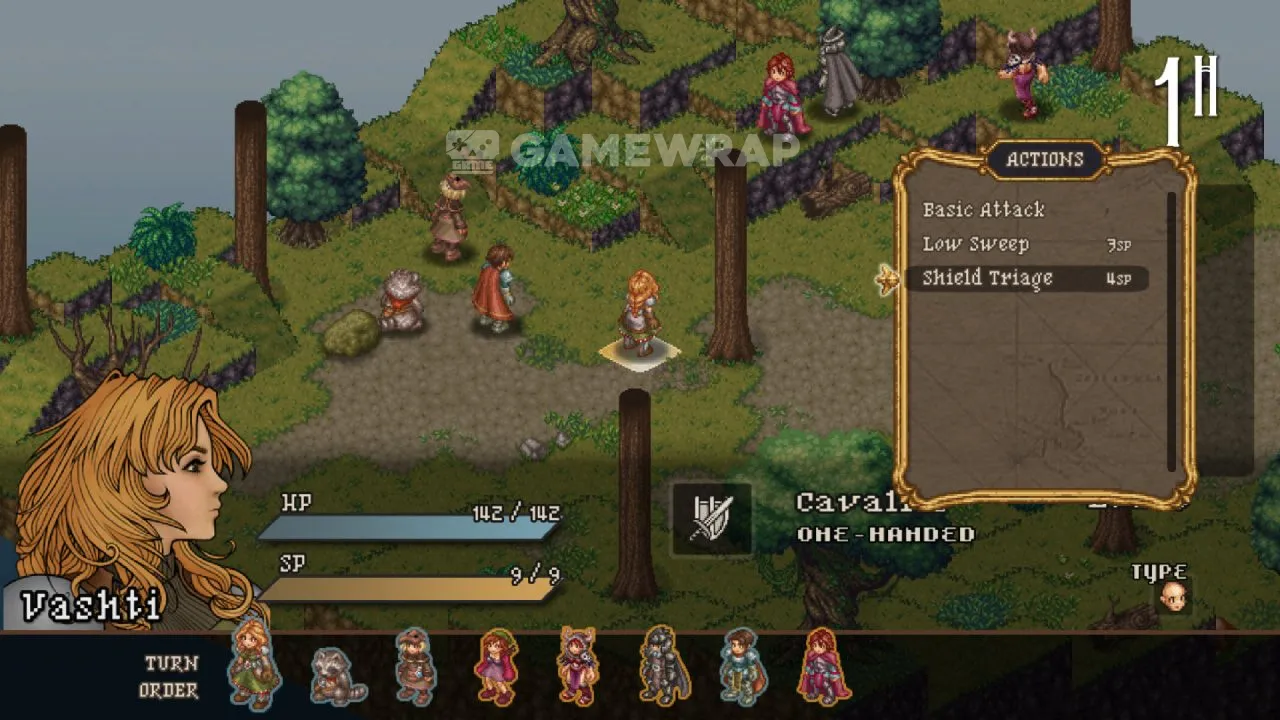Viewport: 1280px width, 720px height.
Task: Select the blonde girl in green in turn order
Action: coord(254,666)
